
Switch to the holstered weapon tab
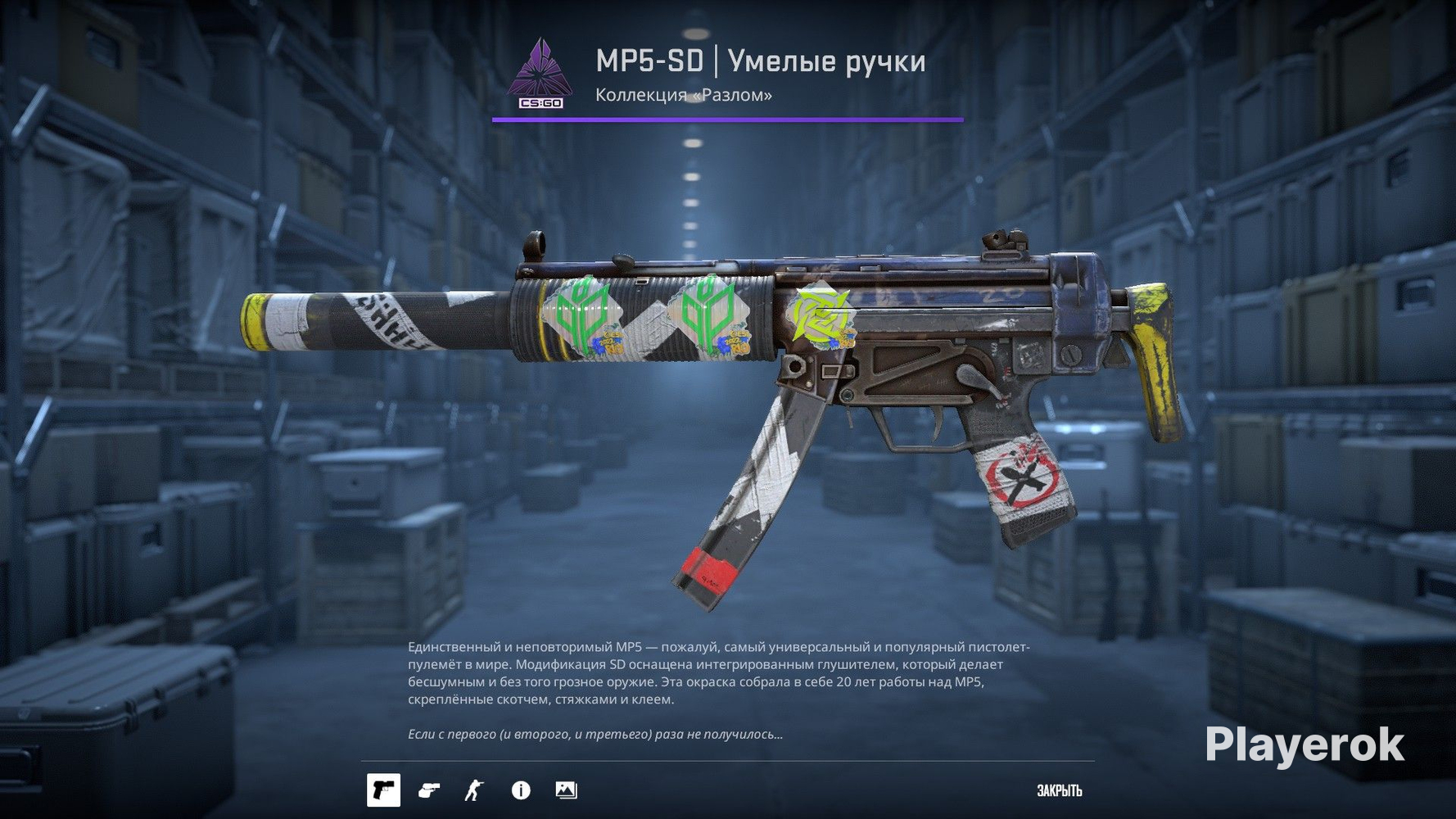pos(429,791)
